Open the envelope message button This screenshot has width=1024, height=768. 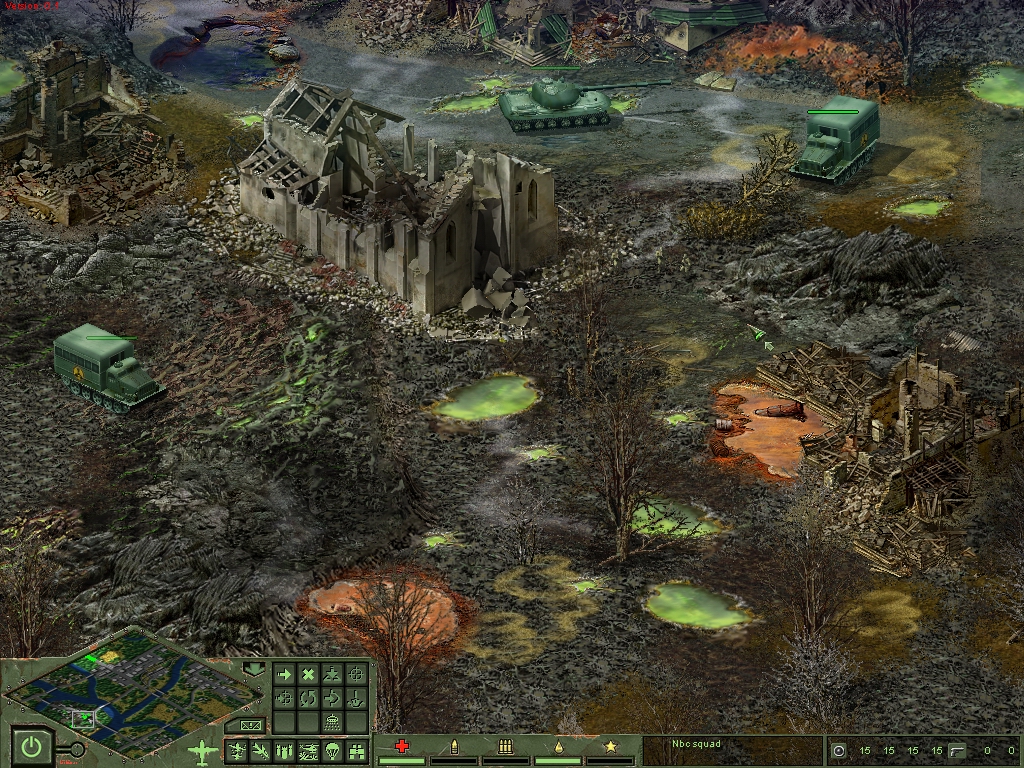(x=250, y=725)
